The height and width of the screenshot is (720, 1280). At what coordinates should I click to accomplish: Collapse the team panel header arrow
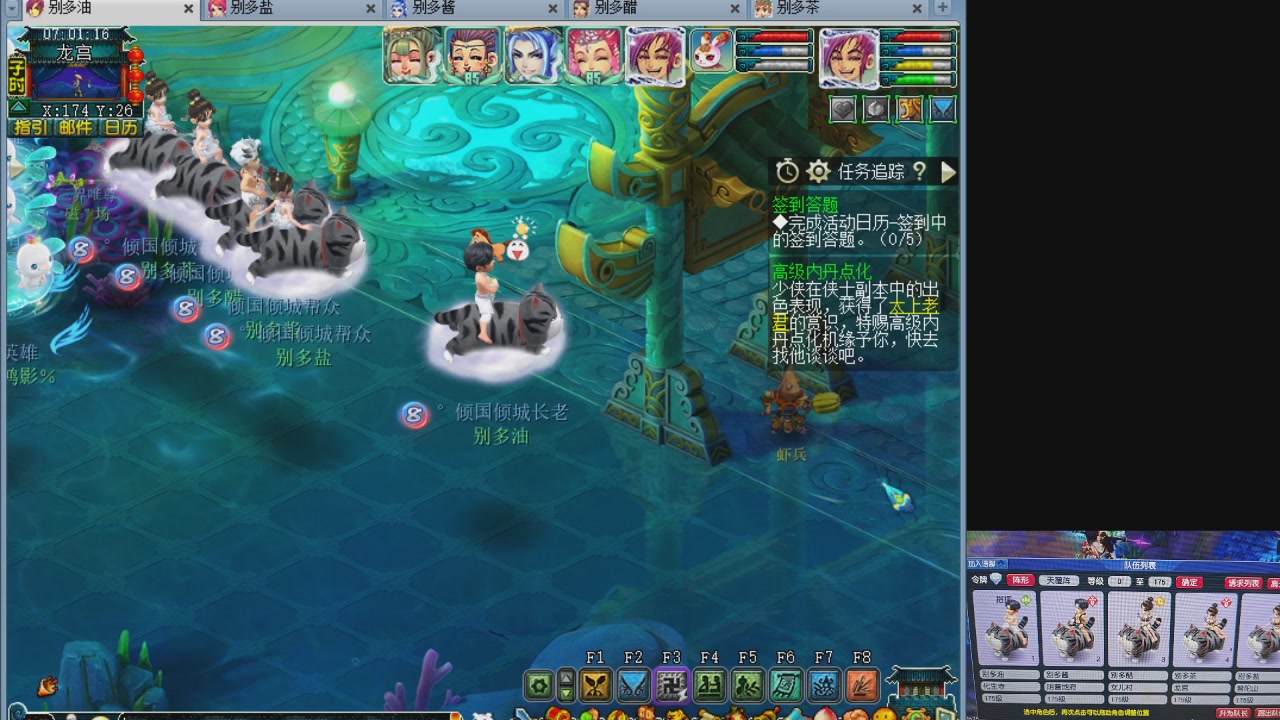point(1000,564)
